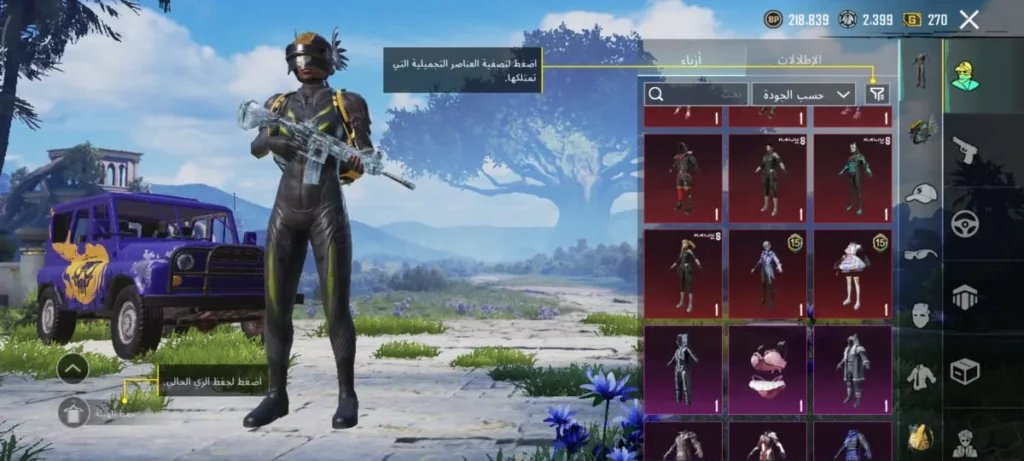
Task: Open the owned-items filter button
Action: click(x=877, y=94)
